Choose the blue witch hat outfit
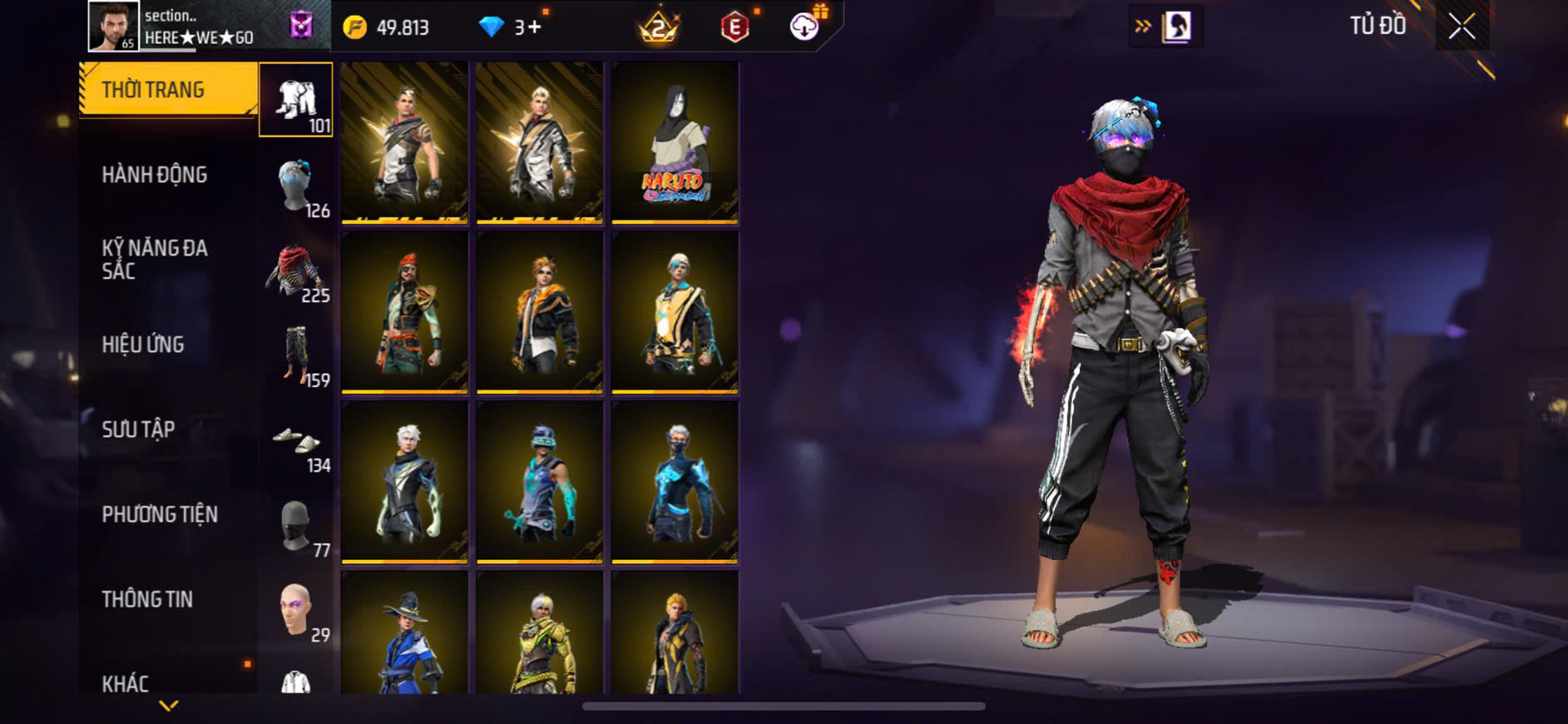1568x724 pixels. click(x=404, y=634)
